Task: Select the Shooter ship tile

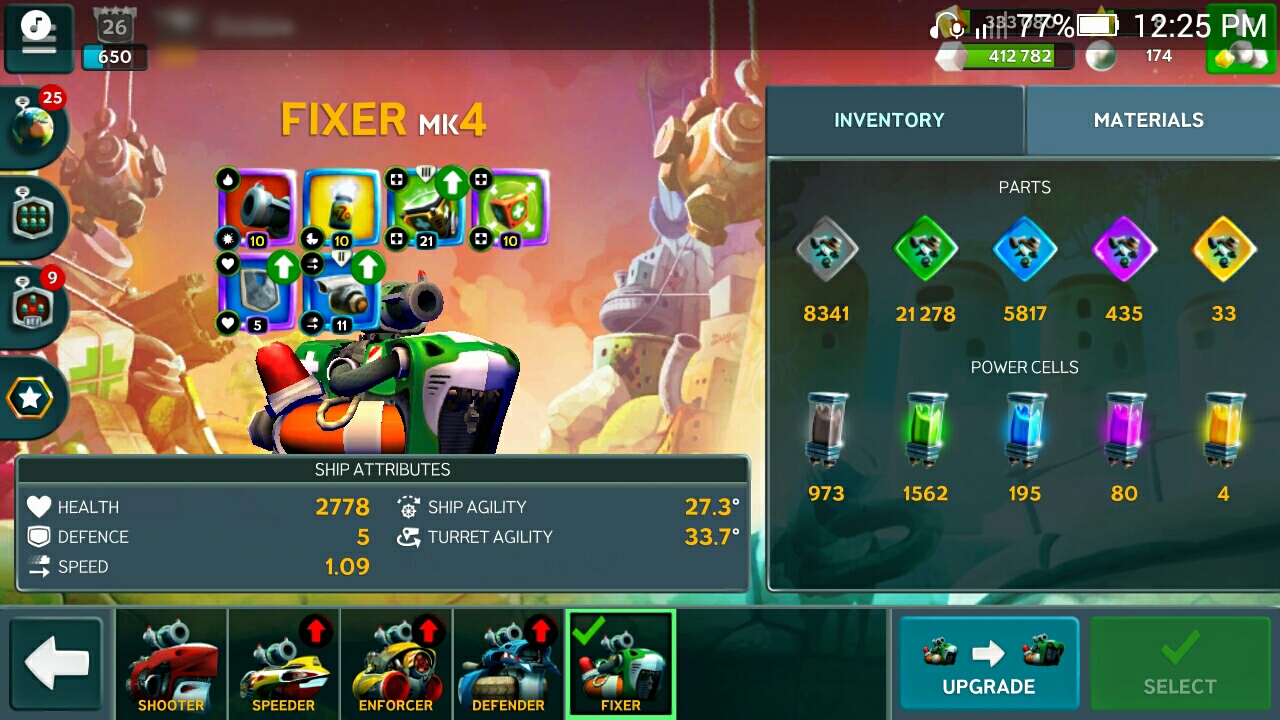Action: (171, 664)
